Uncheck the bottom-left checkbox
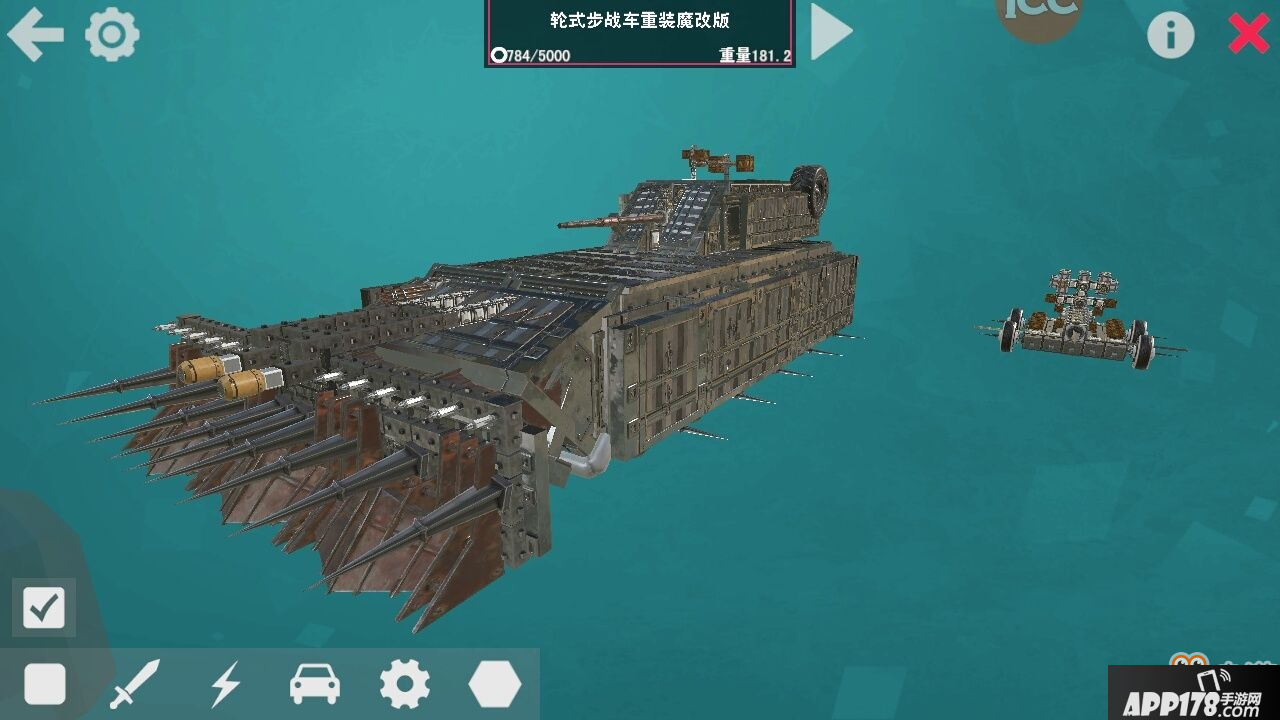 point(43,605)
